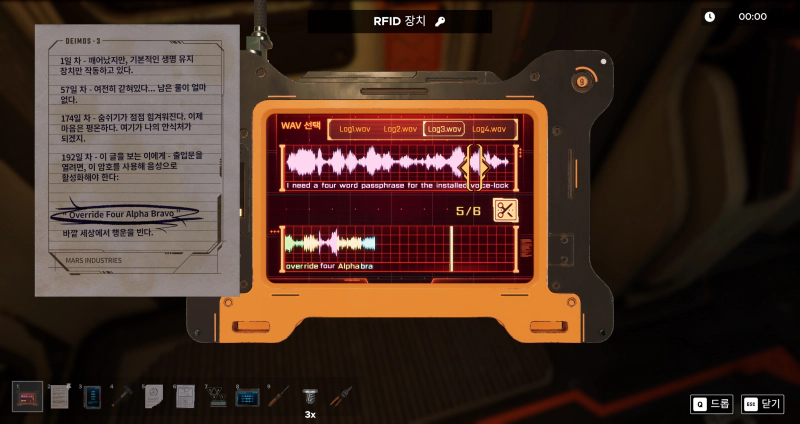This screenshot has height=424, width=800.
Task: Click the waveform selection marker on the top track
Action: coord(474,162)
